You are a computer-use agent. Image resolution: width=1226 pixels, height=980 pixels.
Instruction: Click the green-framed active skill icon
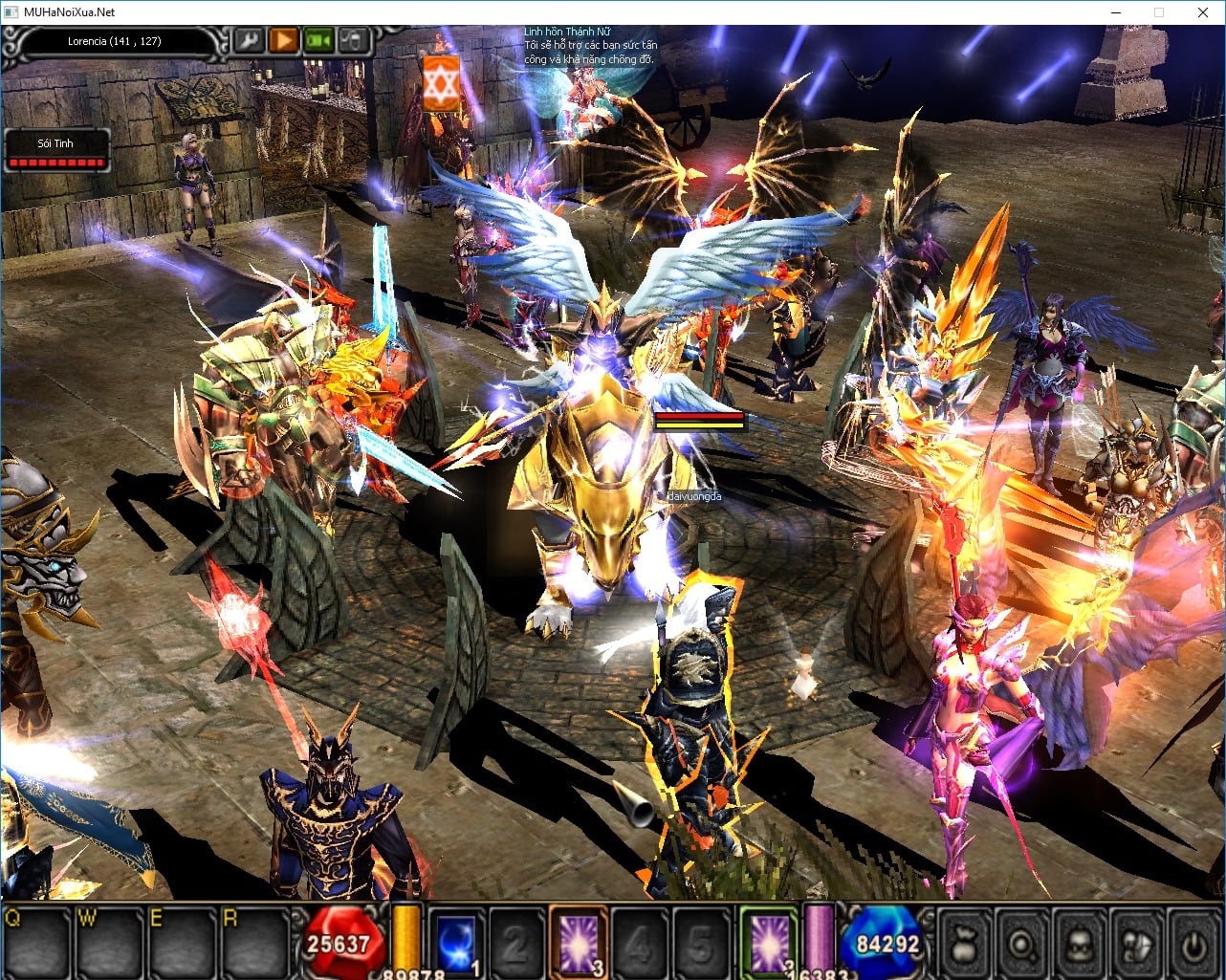coord(769,941)
